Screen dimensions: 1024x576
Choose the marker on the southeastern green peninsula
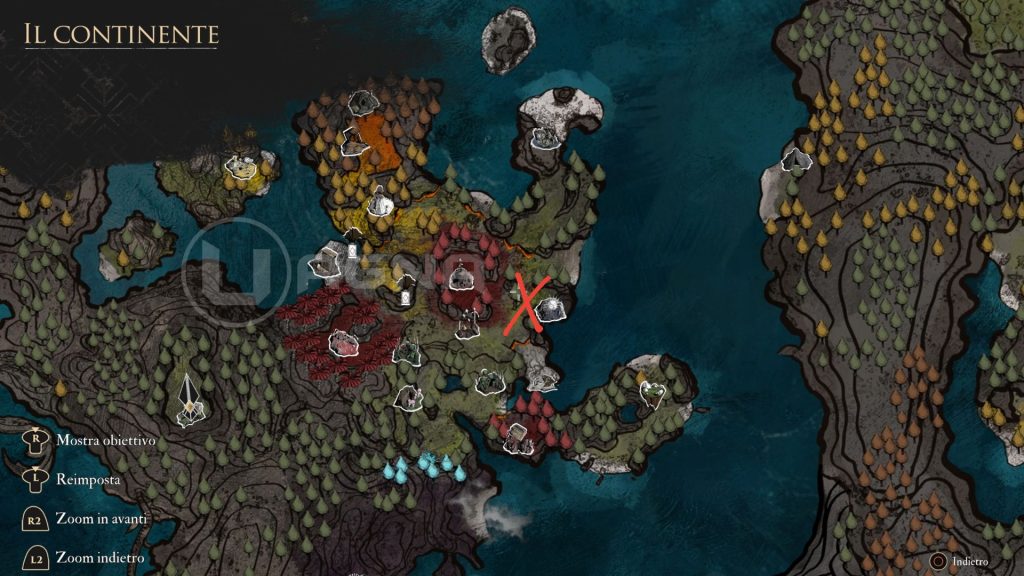pos(652,392)
